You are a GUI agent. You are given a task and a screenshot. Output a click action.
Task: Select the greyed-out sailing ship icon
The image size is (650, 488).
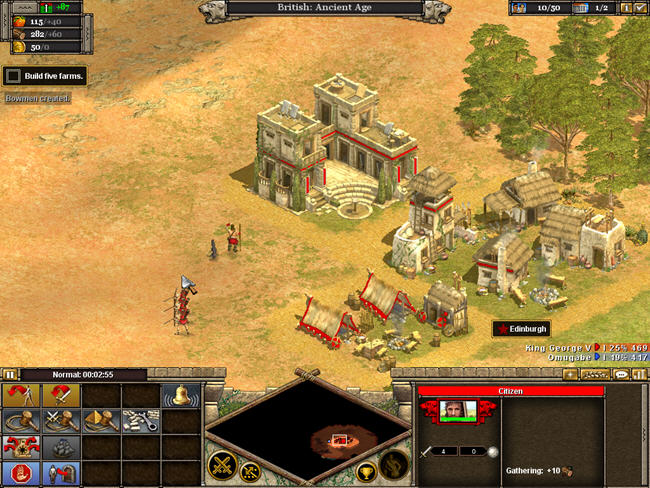coord(59,446)
